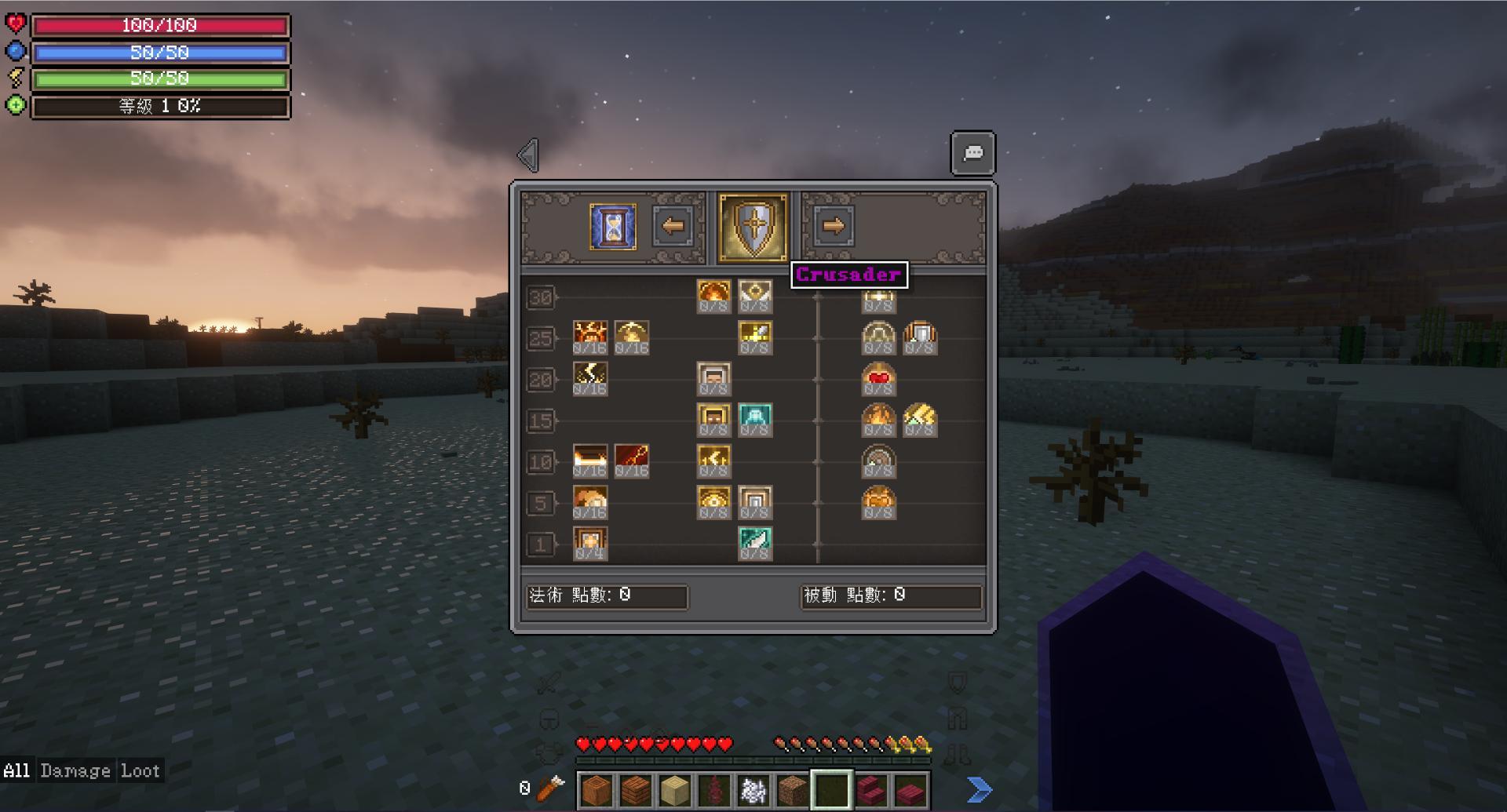The height and width of the screenshot is (812, 1507).
Task: Select the Crusader shield class icon
Action: click(x=752, y=228)
